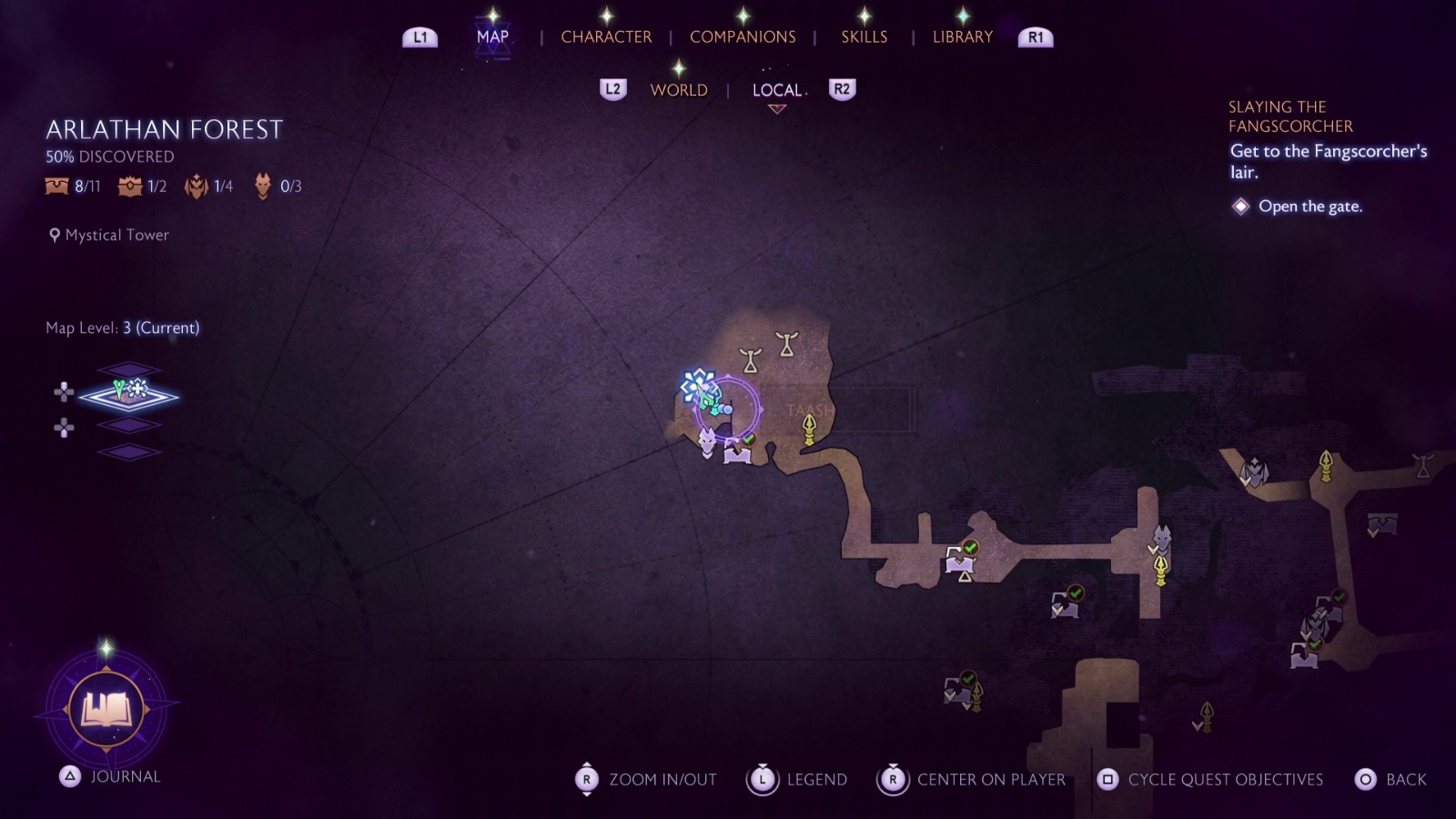
Task: Open the COMPANIONS menu
Action: [x=743, y=36]
